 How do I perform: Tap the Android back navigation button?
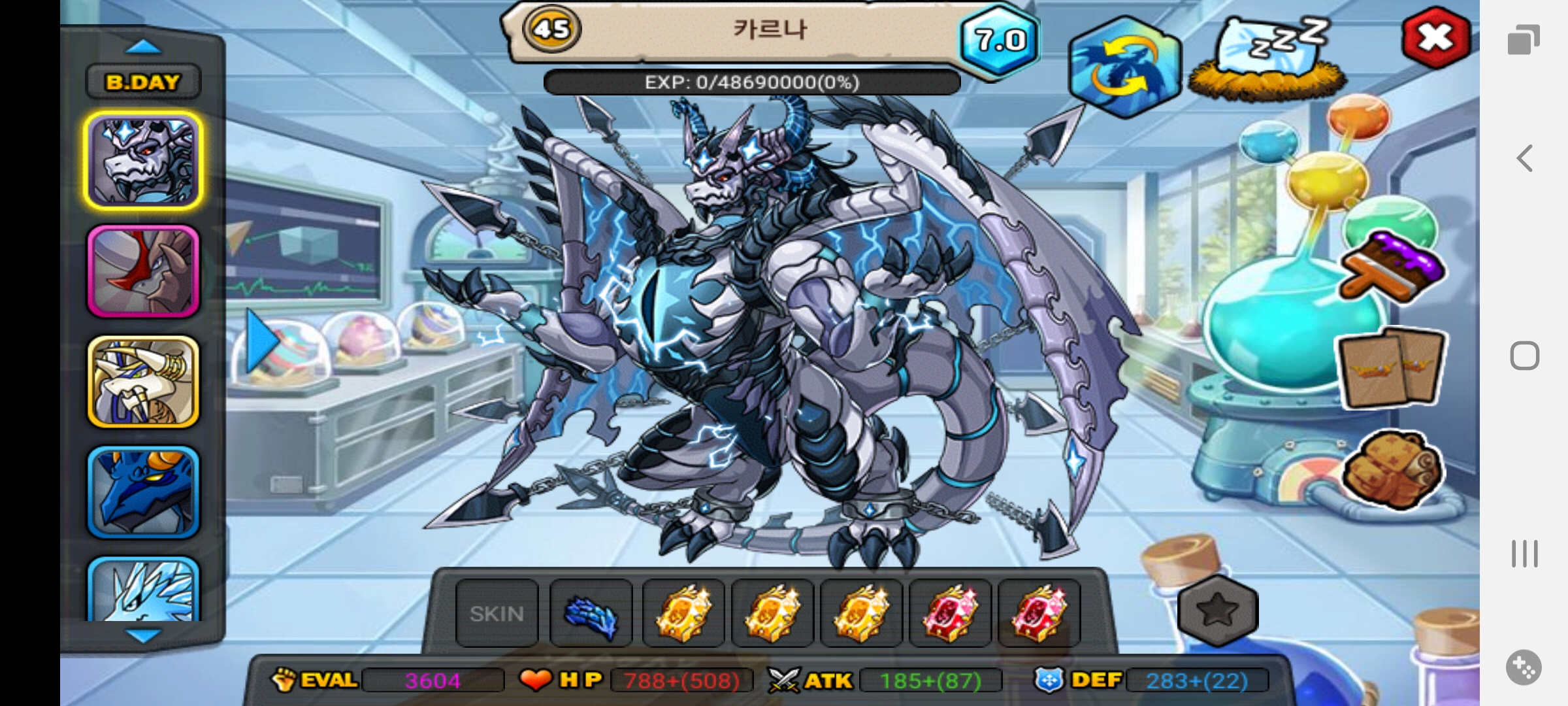(1525, 158)
